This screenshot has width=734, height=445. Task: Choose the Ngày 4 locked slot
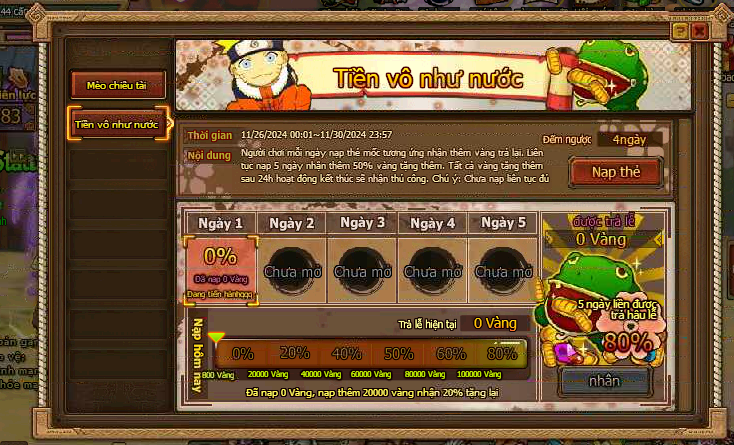(432, 268)
